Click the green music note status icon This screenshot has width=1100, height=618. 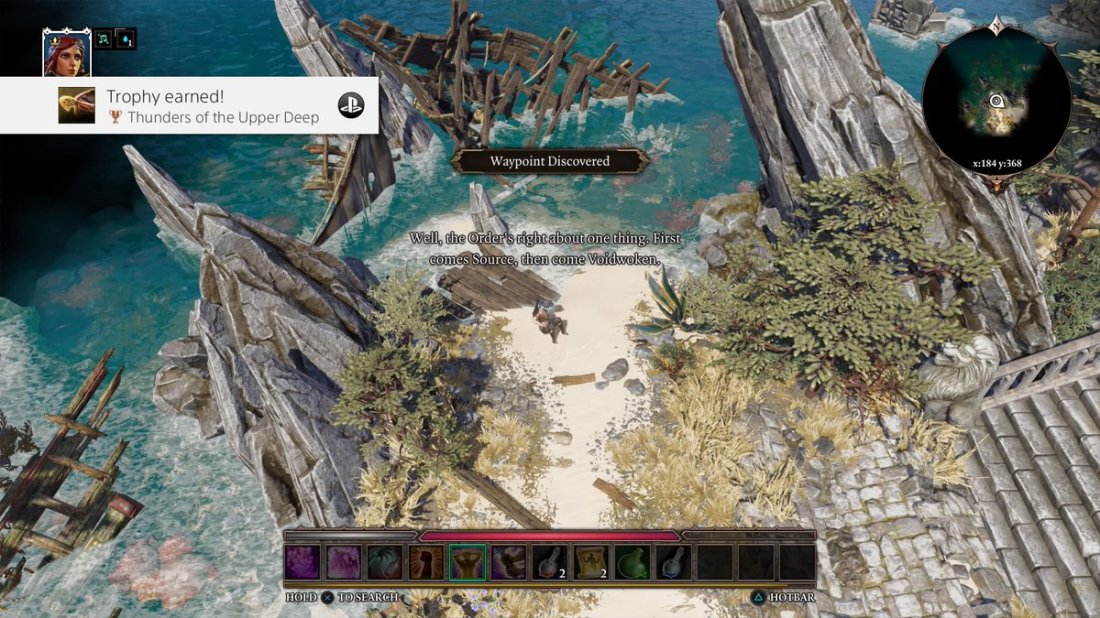pyautogui.click(x=105, y=39)
